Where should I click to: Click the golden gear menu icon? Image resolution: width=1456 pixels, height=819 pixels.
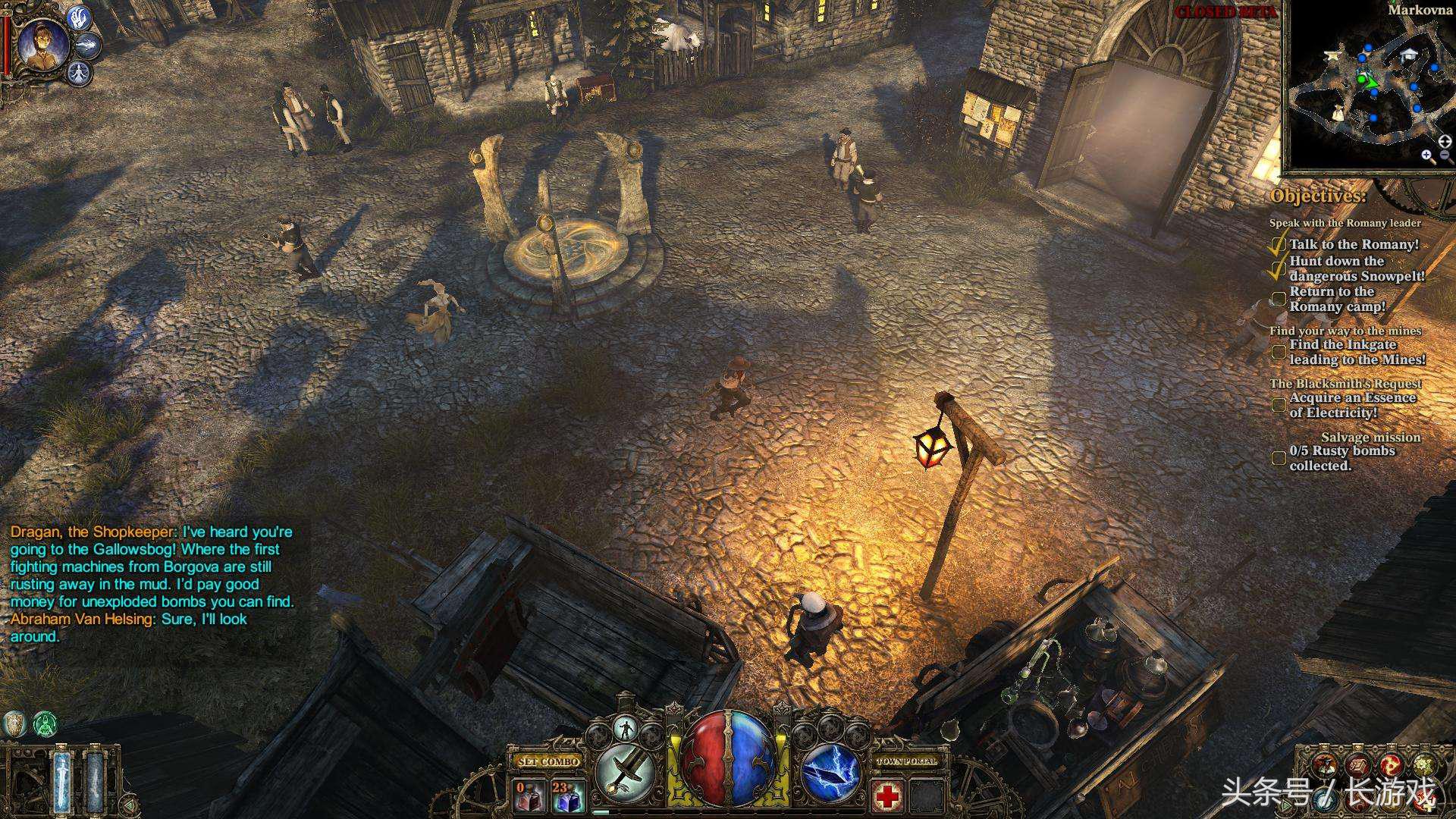click(1423, 766)
